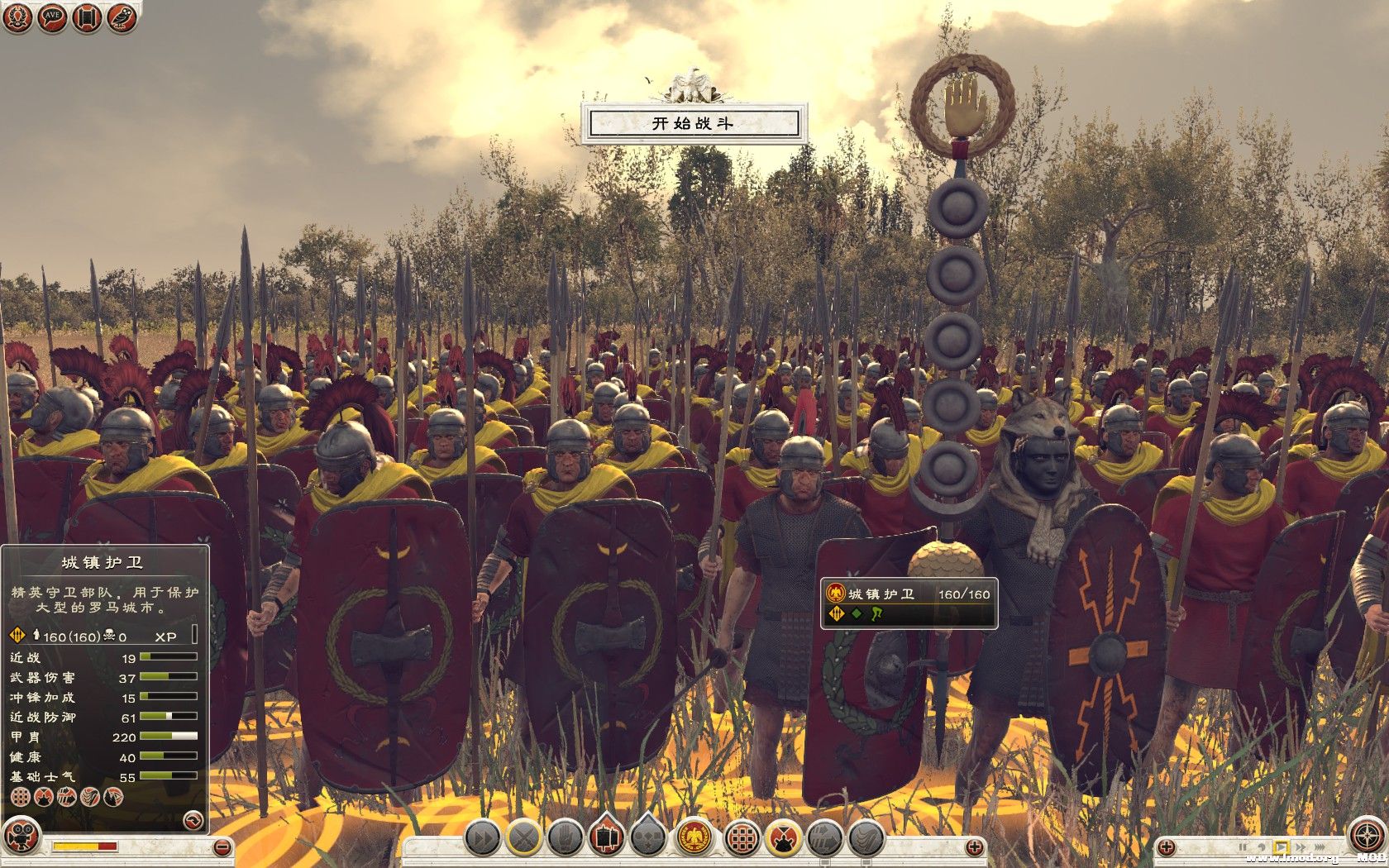This screenshot has height=868, width=1389.
Task: Select the melee attack crossed-swords icon
Action: 524,837
